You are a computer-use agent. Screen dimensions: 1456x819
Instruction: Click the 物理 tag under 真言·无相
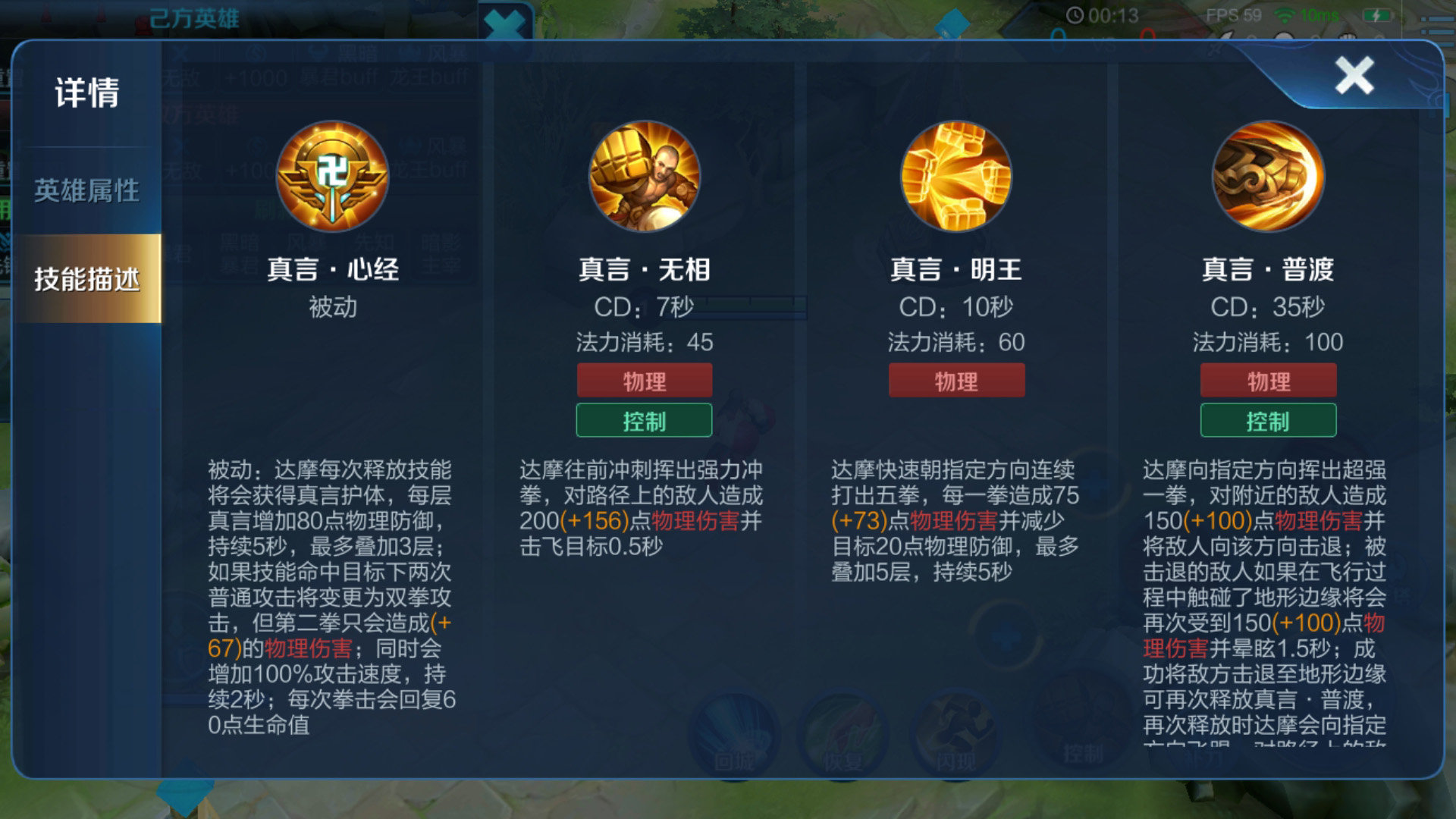point(645,381)
